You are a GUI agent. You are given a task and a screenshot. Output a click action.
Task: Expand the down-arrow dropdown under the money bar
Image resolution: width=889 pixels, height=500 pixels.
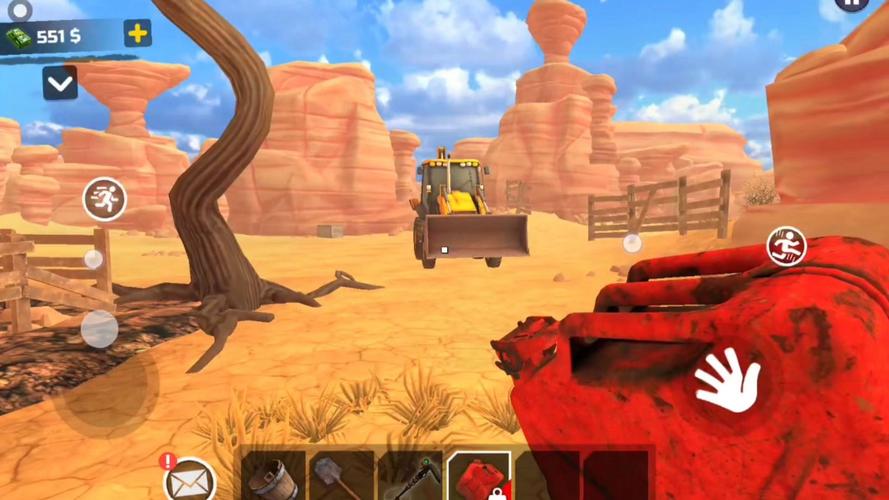60,83
